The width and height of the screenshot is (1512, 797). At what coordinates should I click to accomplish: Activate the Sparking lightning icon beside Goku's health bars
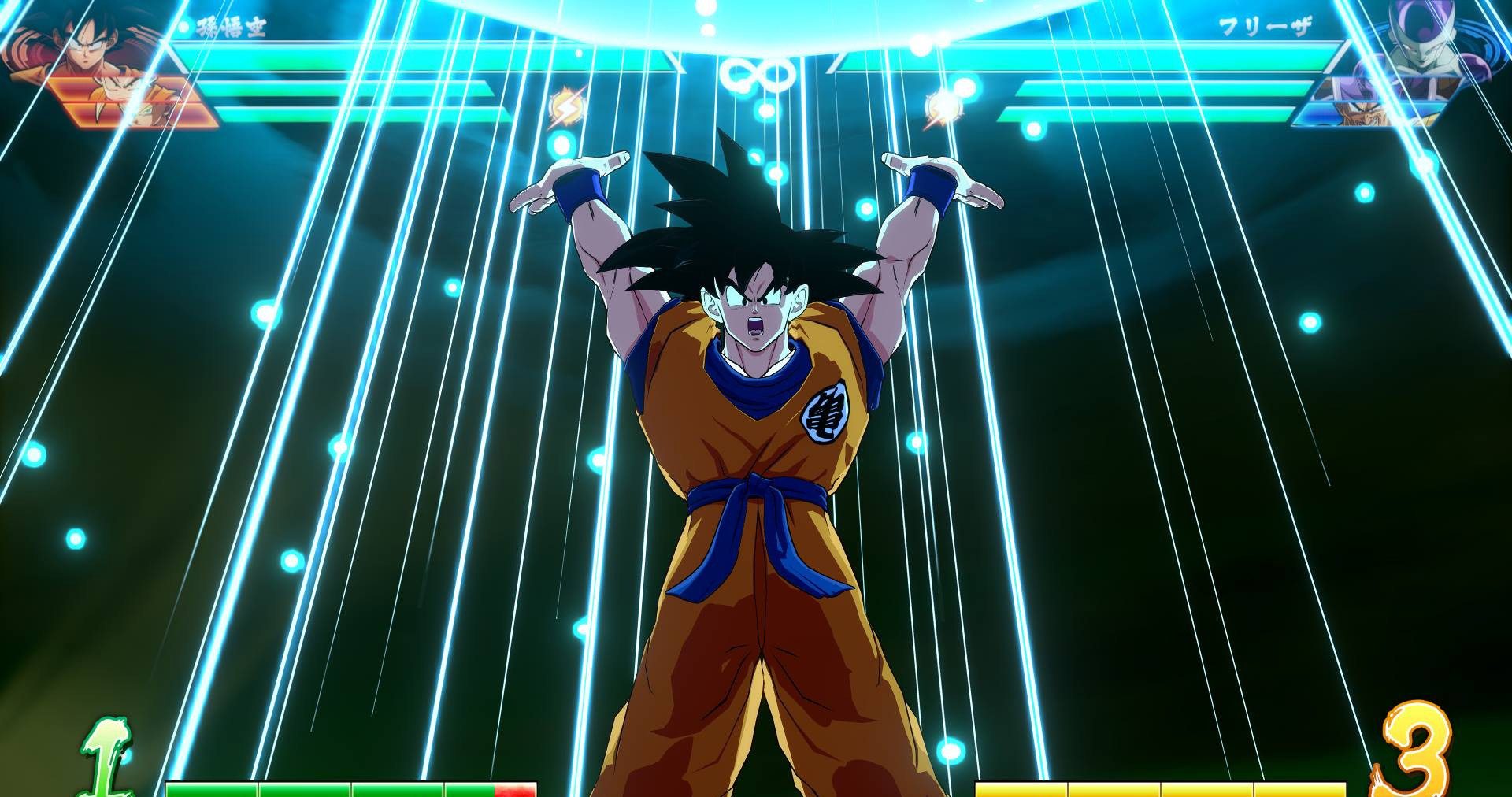[x=565, y=109]
